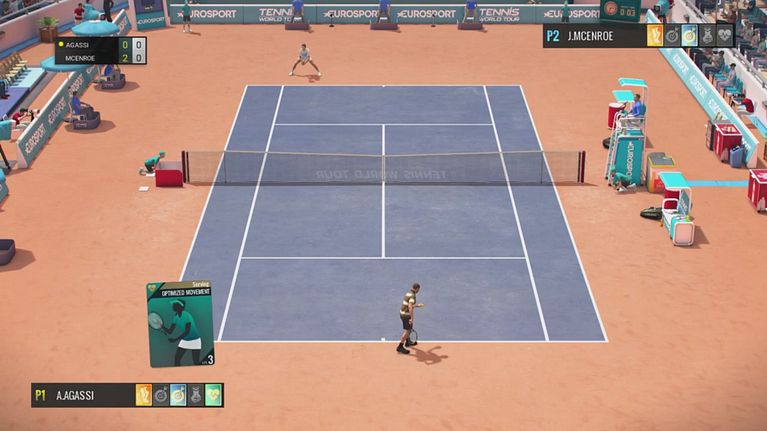The height and width of the screenshot is (431, 767).
Task: Select A.Agassi's grey target skill card
Action: tap(161, 395)
